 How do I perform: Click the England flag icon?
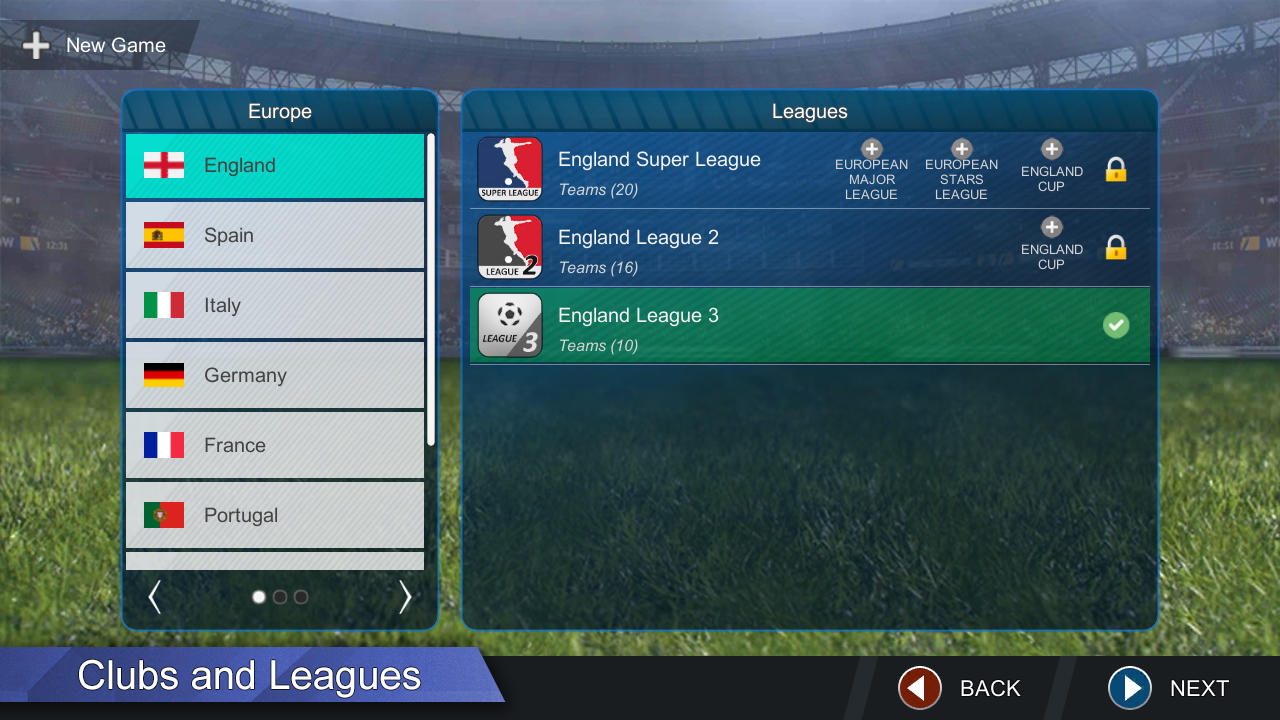click(163, 165)
